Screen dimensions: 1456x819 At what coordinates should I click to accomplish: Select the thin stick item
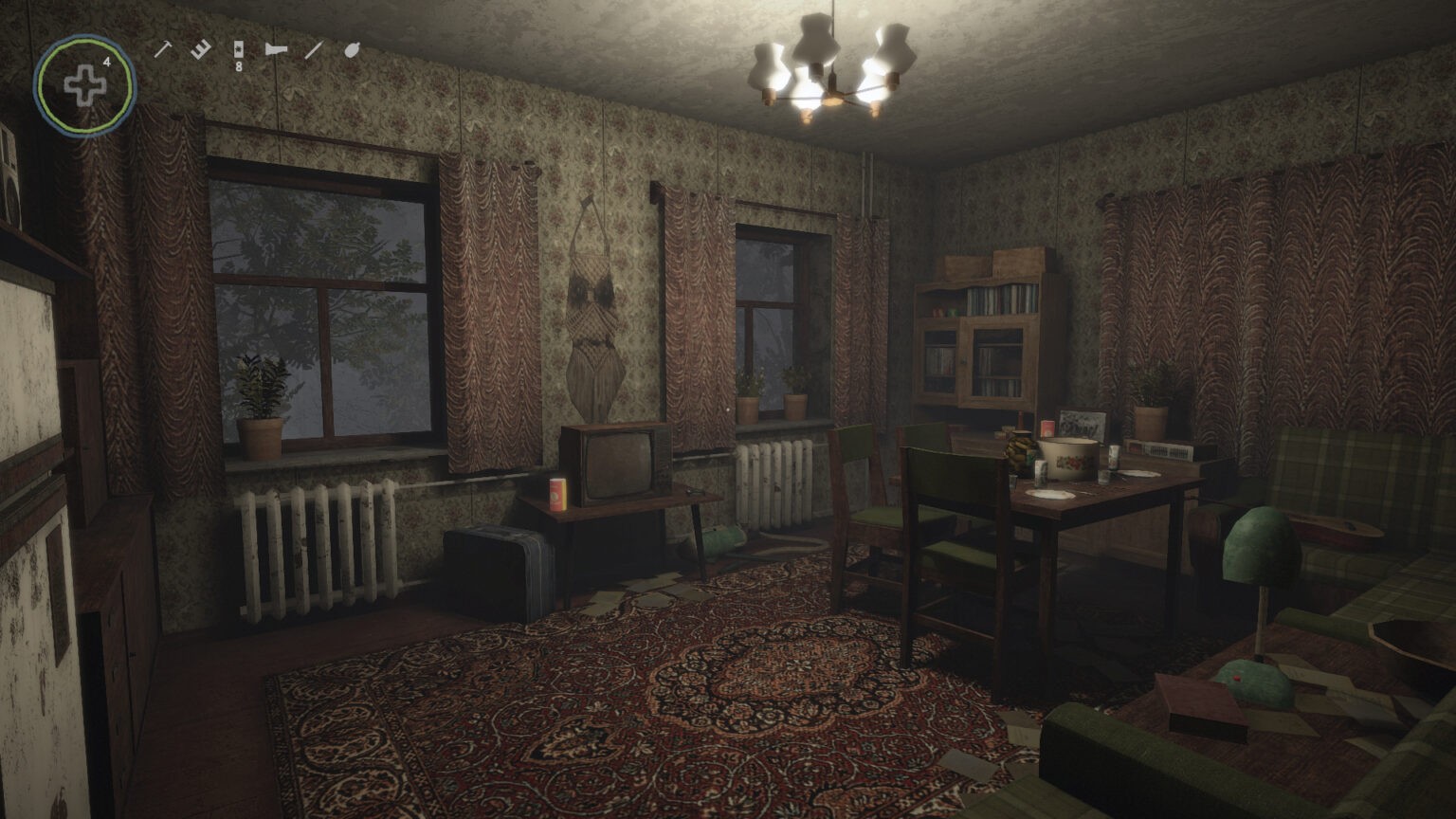(x=313, y=49)
